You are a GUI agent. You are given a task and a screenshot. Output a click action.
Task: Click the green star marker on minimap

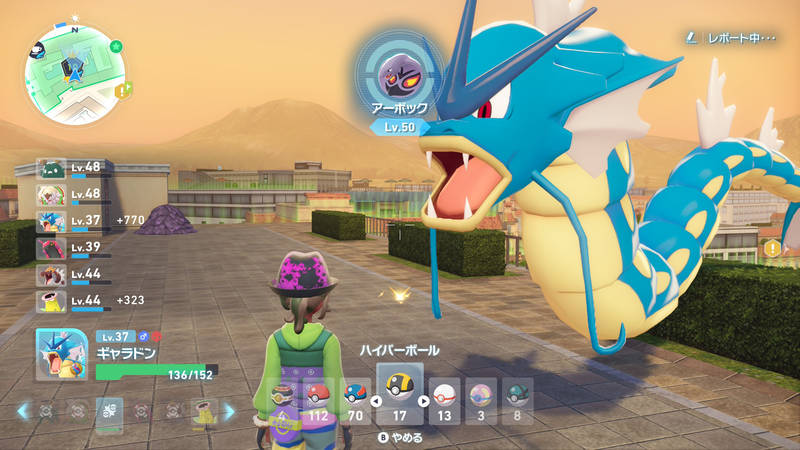[x=116, y=46]
